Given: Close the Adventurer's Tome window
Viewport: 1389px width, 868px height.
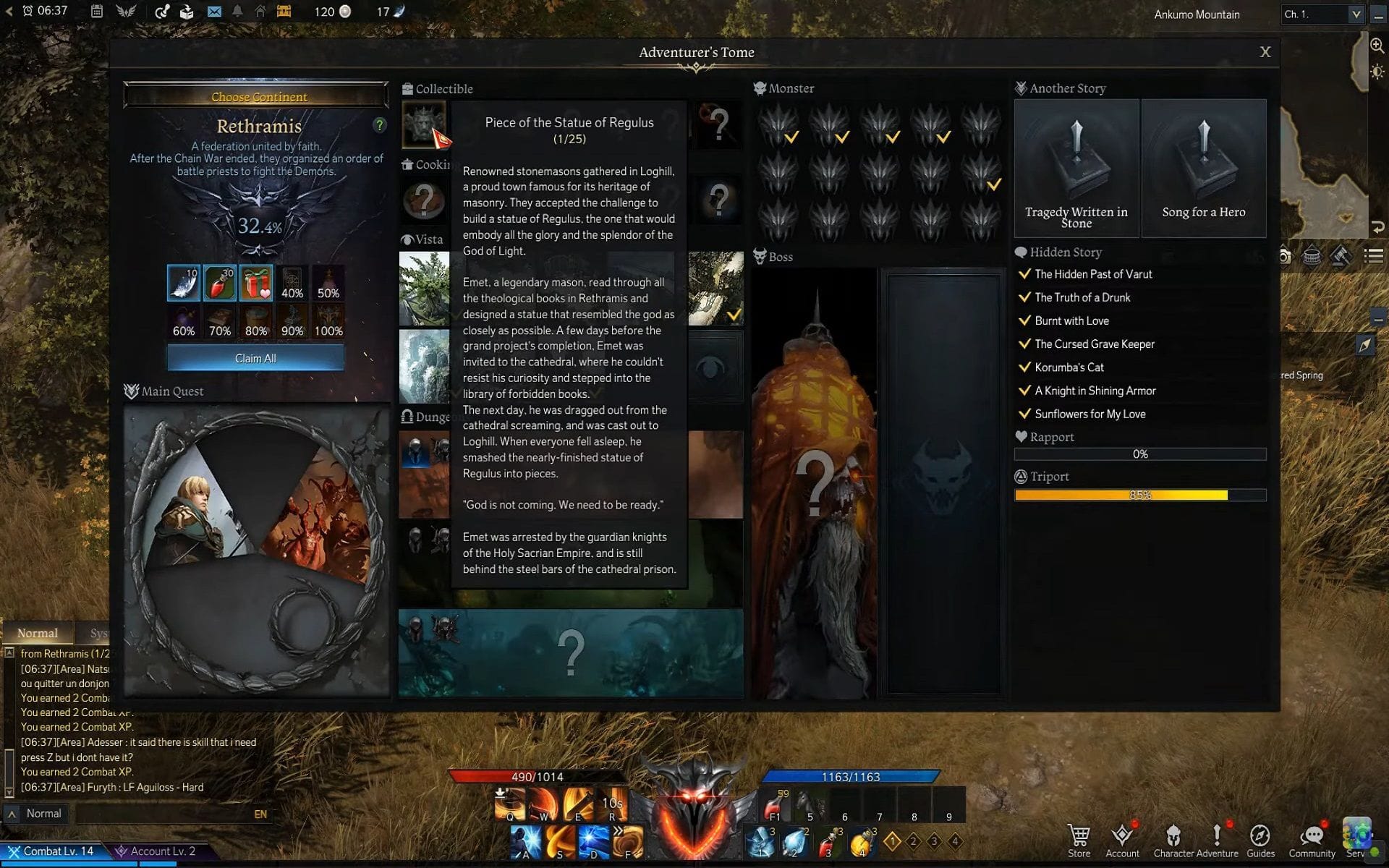Looking at the screenshot, I should click(x=1265, y=52).
